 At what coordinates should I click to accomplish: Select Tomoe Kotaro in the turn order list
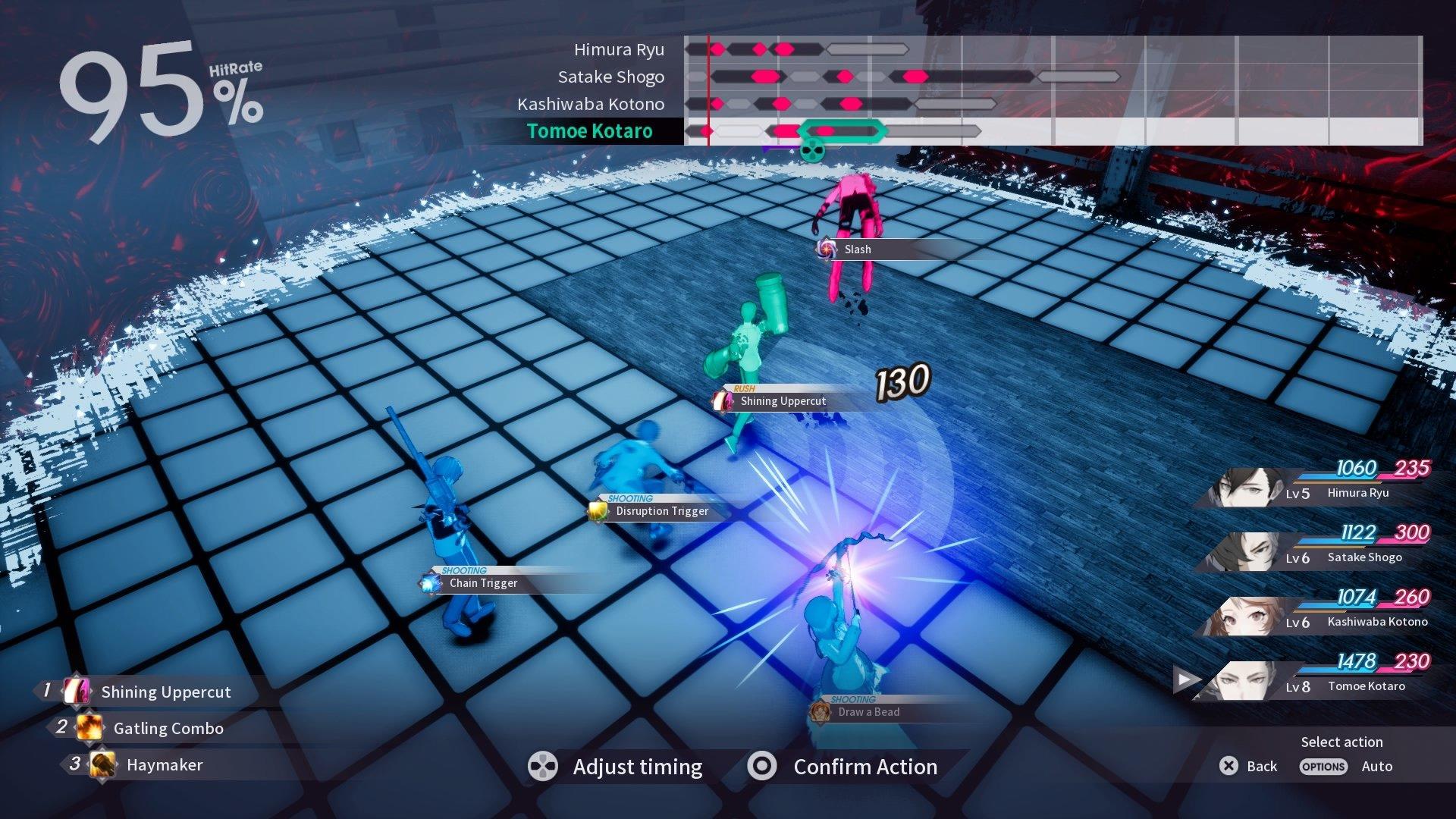591,130
